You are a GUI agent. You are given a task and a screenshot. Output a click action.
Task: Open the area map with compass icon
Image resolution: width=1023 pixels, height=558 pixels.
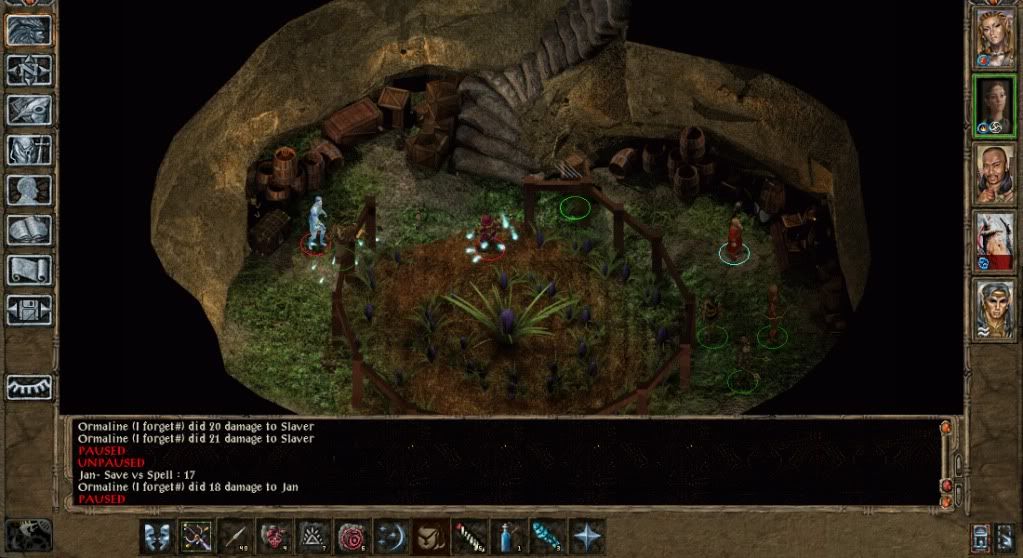(x=29, y=69)
